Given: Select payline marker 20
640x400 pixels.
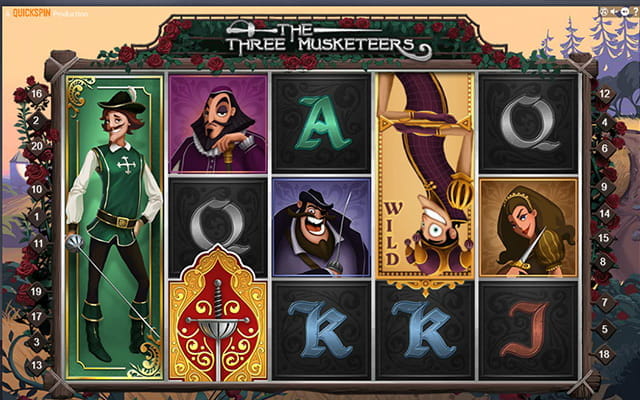Looking at the screenshot, I should pyautogui.click(x=36, y=144).
